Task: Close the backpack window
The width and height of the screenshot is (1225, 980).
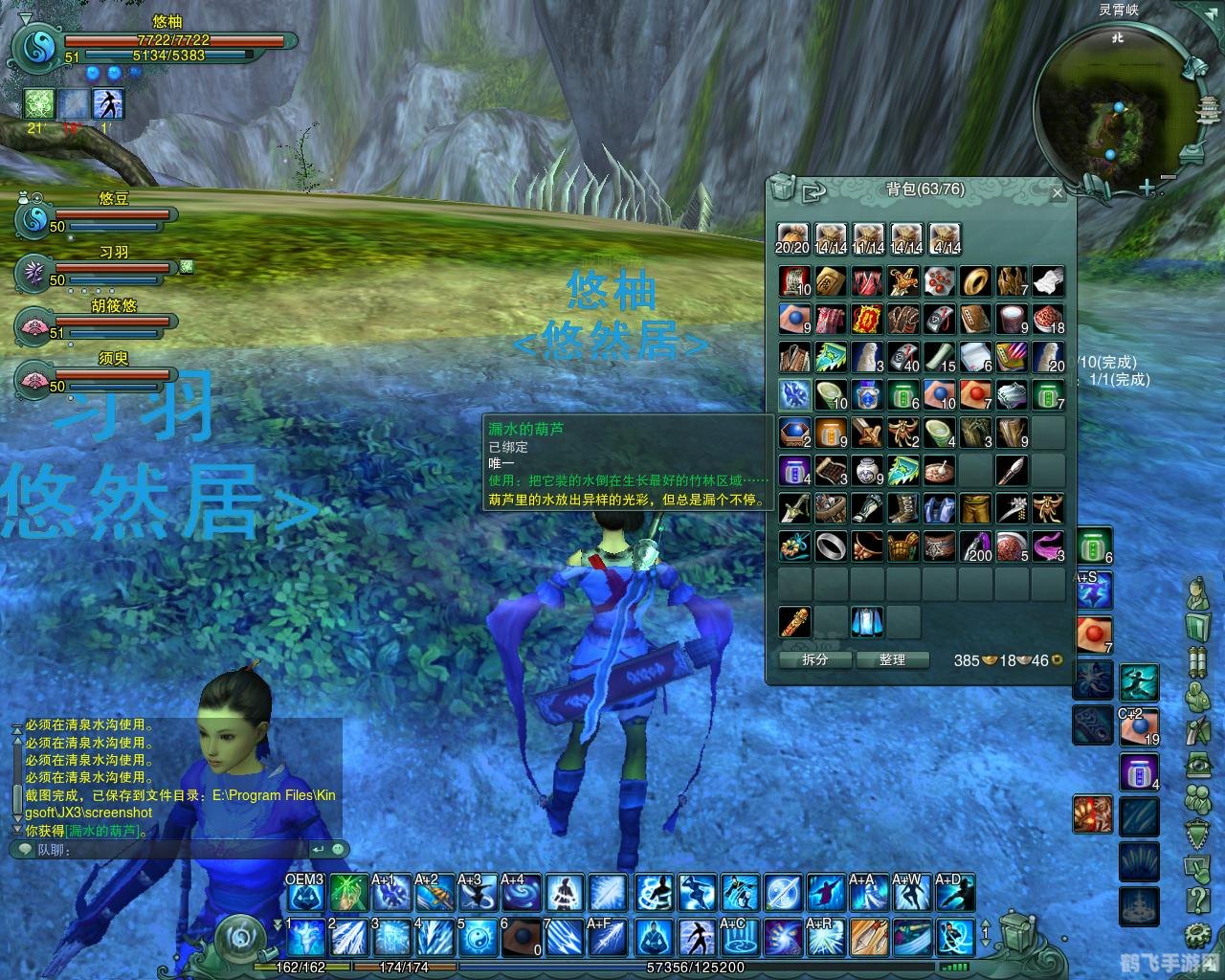Action: [1057, 193]
